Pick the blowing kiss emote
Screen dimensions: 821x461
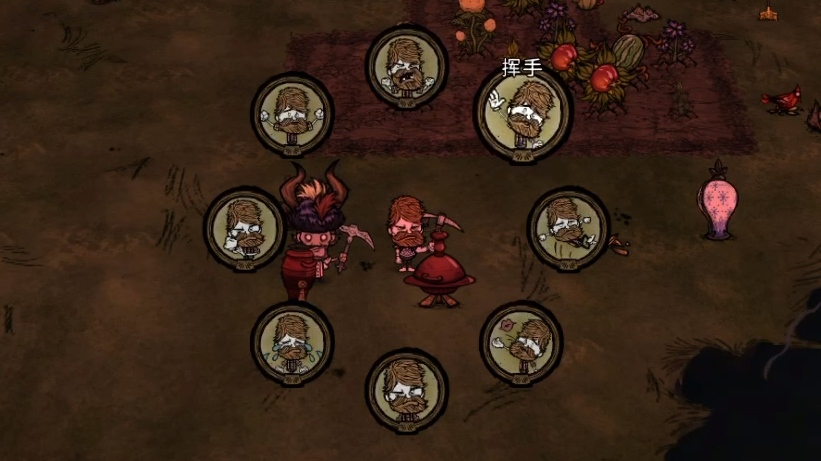tap(521, 341)
